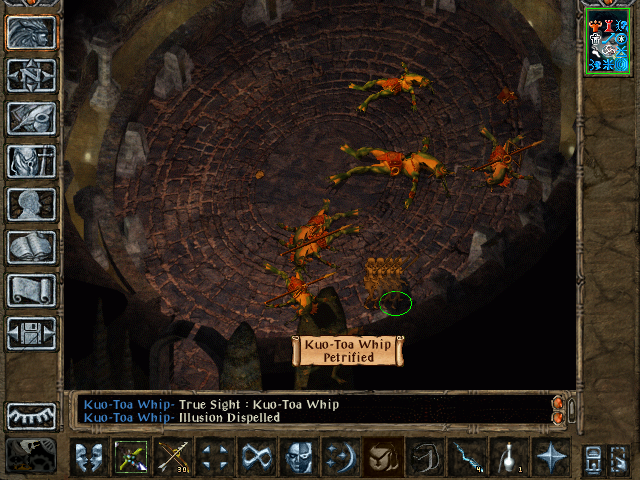640x480 pixels.
Task: Activate the Talk masks button
Action: [x=89, y=458]
